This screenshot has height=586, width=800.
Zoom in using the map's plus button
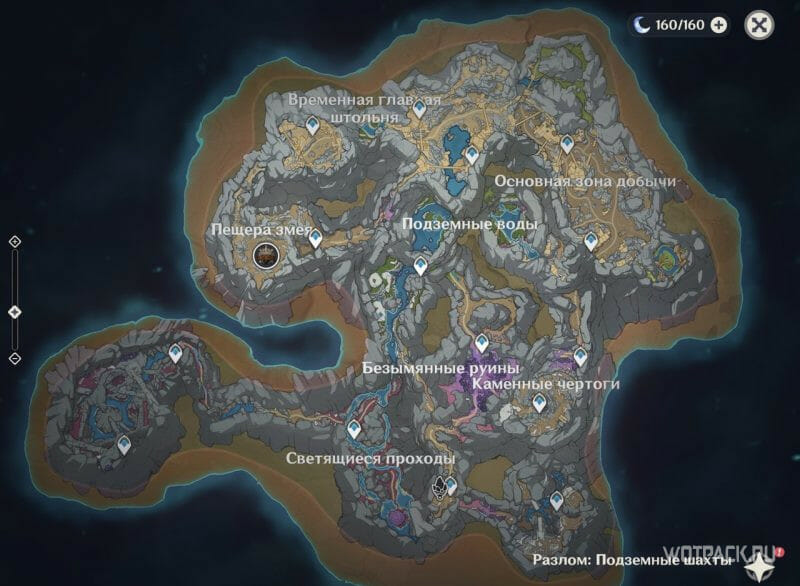pyautogui.click(x=15, y=242)
